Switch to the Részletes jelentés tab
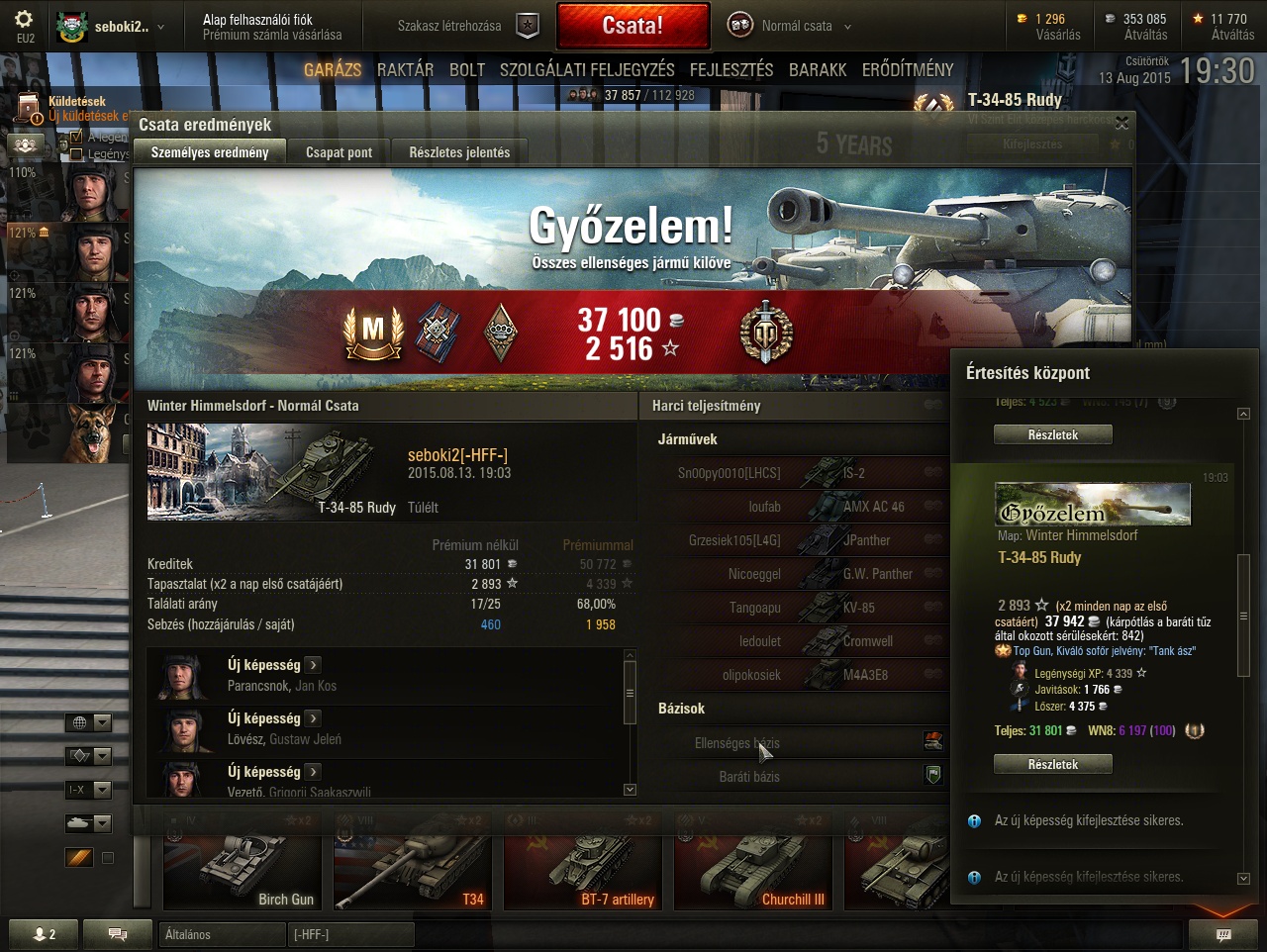The height and width of the screenshot is (952, 1267). [x=459, y=152]
